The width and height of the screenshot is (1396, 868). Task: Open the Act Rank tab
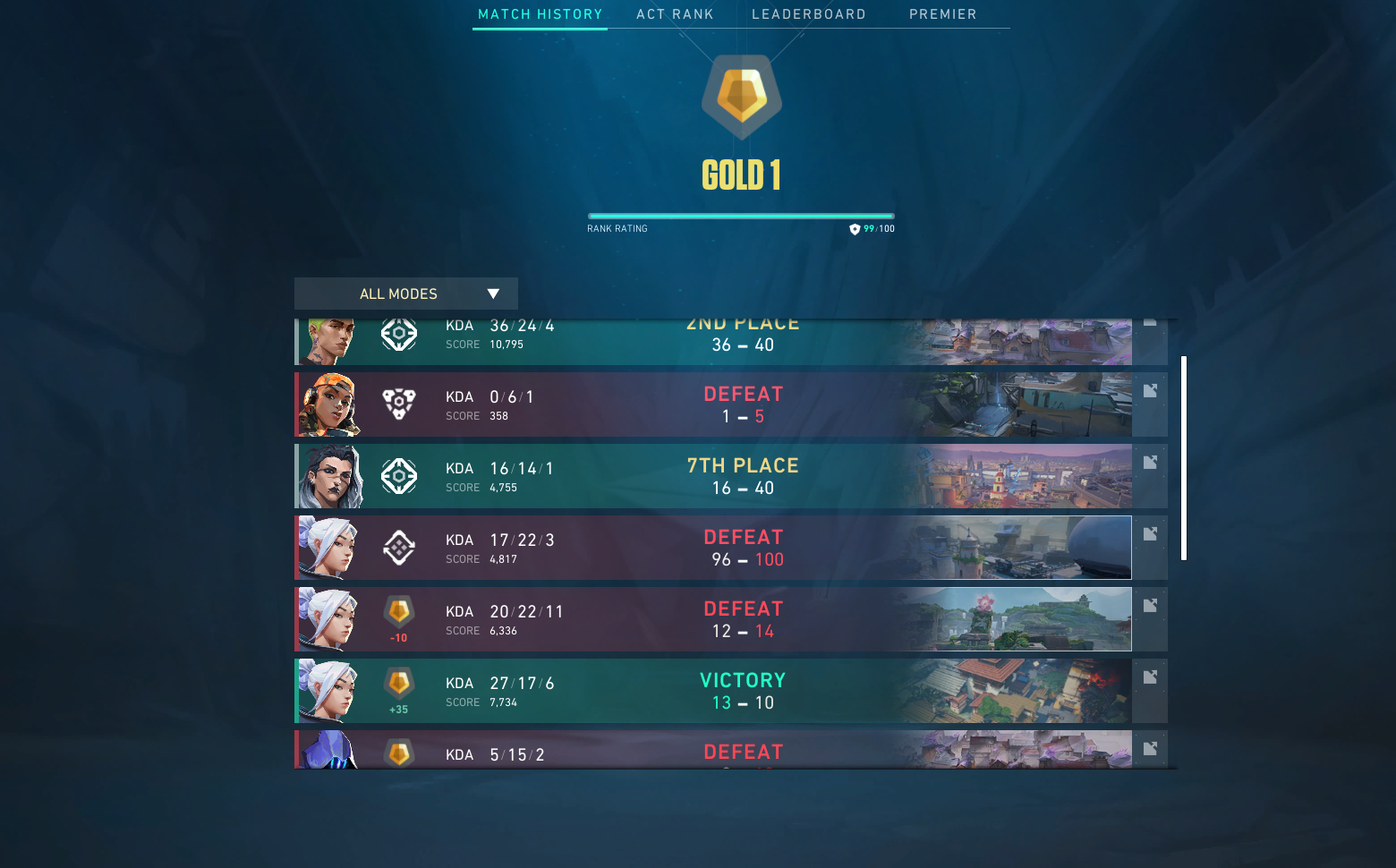(675, 14)
